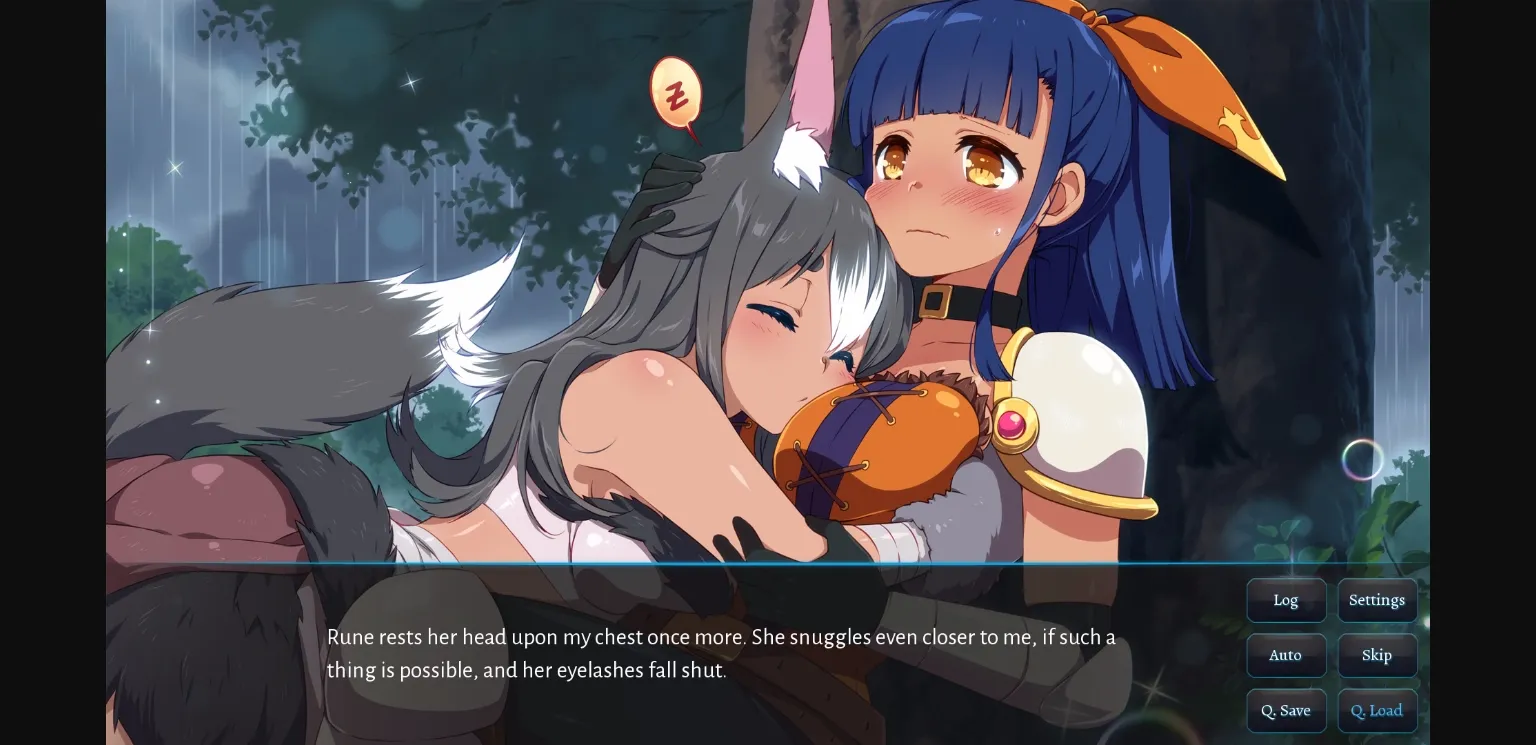This screenshot has height=745, width=1536.
Task: Enable Skip mode
Action: click(1377, 655)
